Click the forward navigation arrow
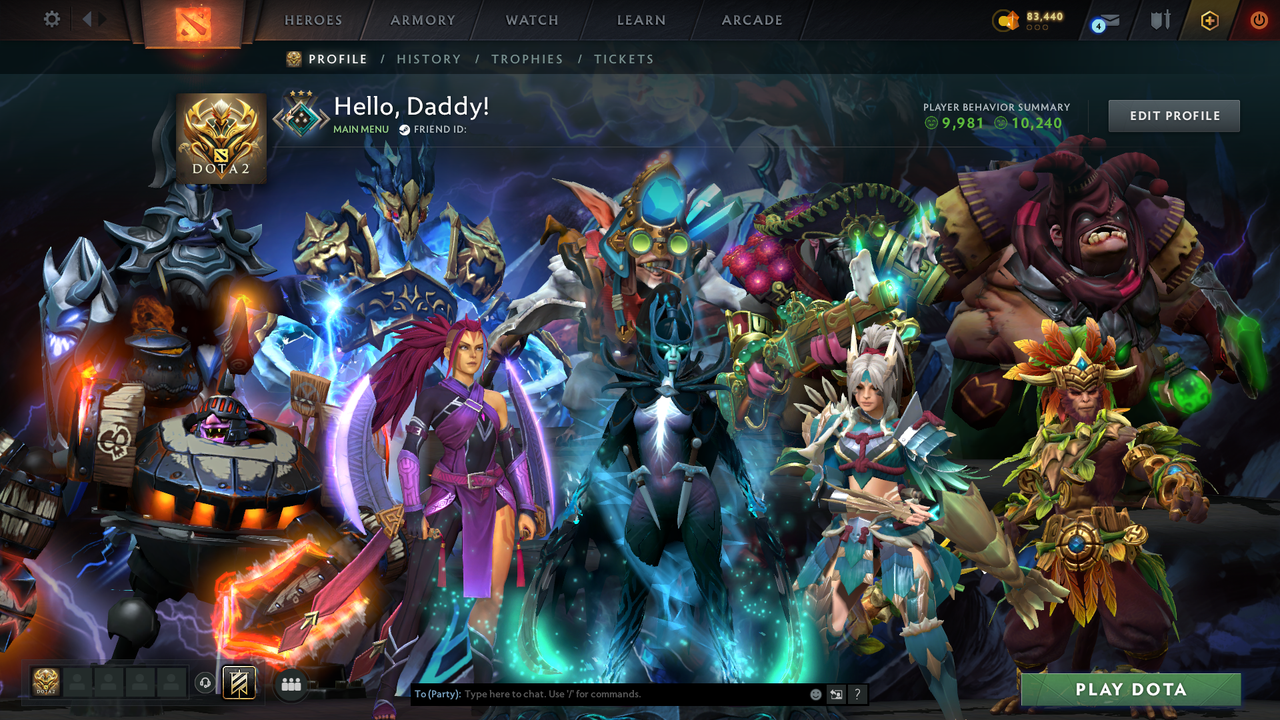Image resolution: width=1280 pixels, height=720 pixels. click(103, 19)
